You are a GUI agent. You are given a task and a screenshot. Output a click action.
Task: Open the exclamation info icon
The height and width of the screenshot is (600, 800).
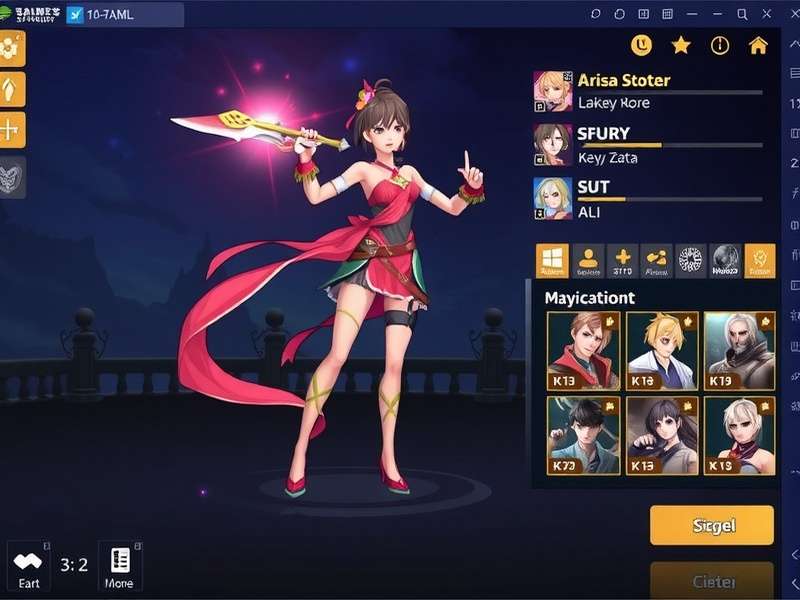point(720,45)
